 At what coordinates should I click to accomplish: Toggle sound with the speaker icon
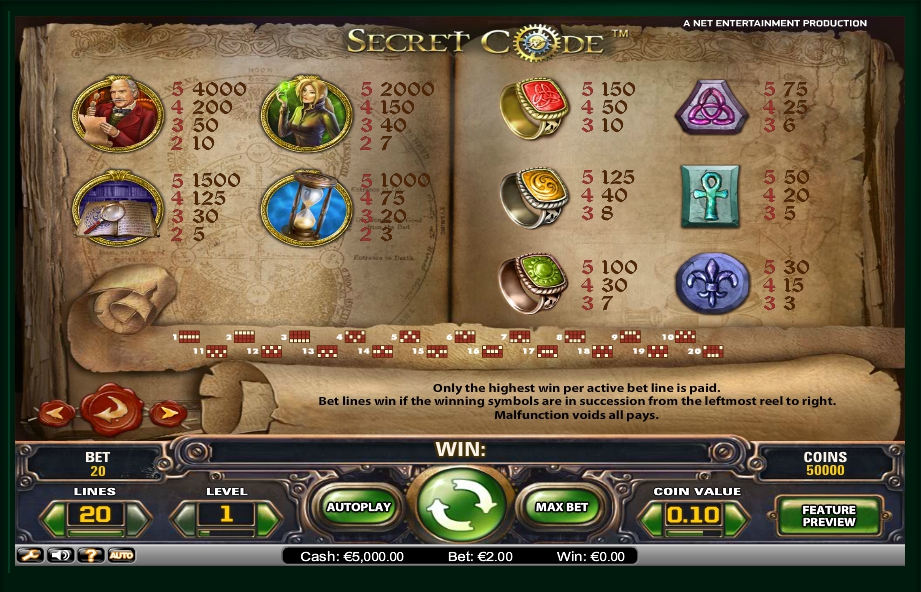[61, 555]
